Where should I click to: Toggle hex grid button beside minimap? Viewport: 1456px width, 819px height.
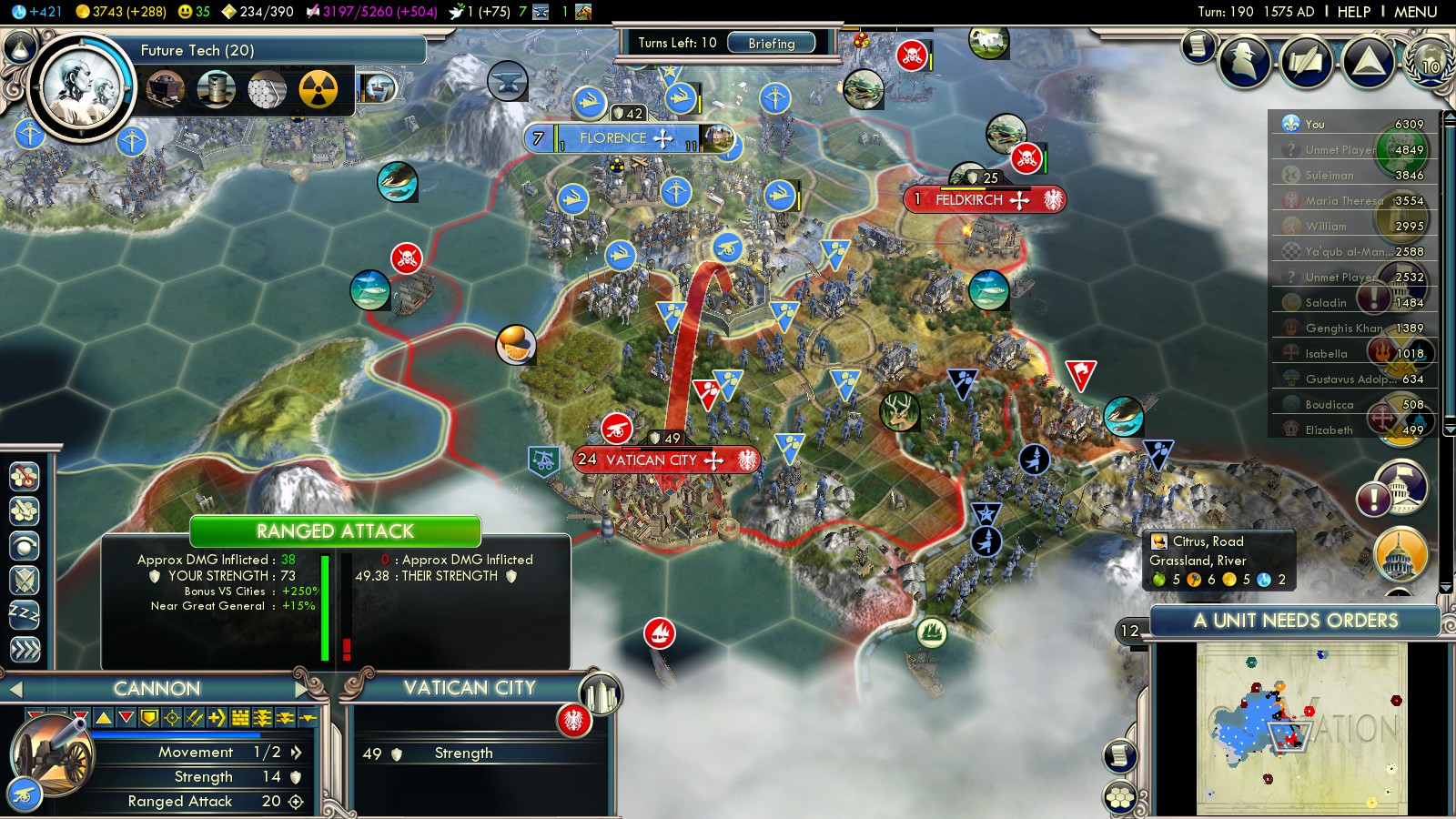(x=1120, y=798)
